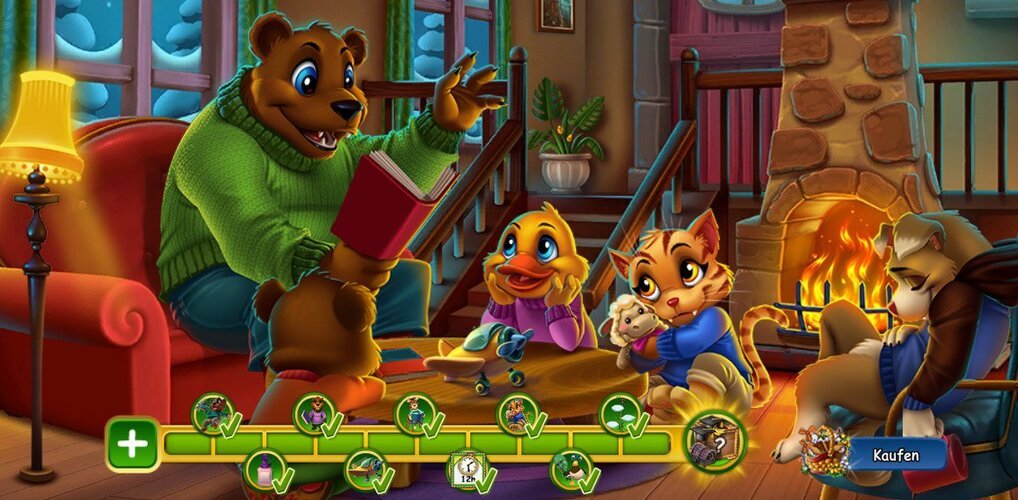Click the gift basket icon
Viewport: 1018px width, 500px height.
click(824, 452)
